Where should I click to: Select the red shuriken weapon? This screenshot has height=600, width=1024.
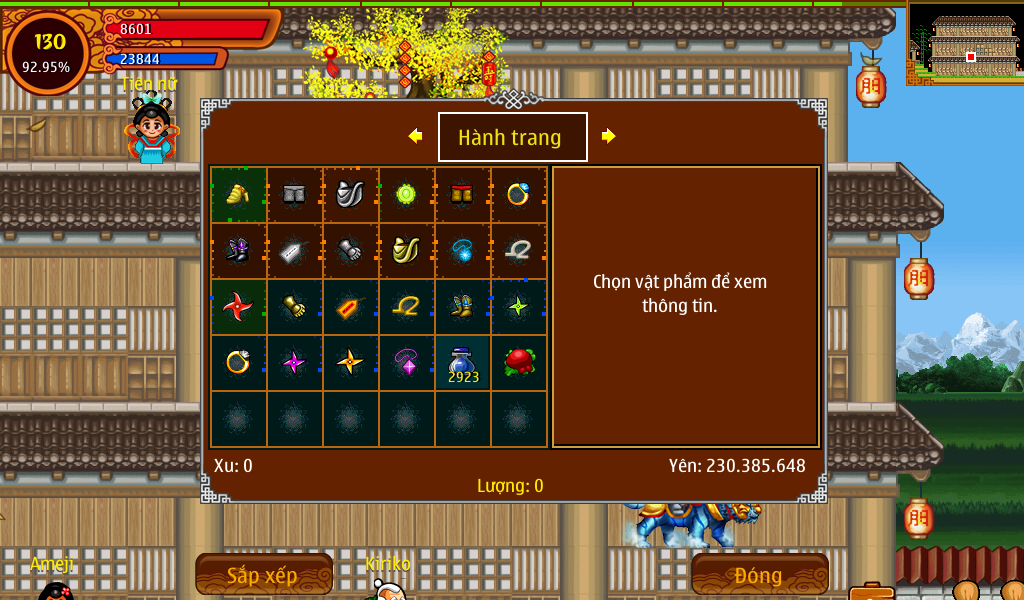coord(238,306)
